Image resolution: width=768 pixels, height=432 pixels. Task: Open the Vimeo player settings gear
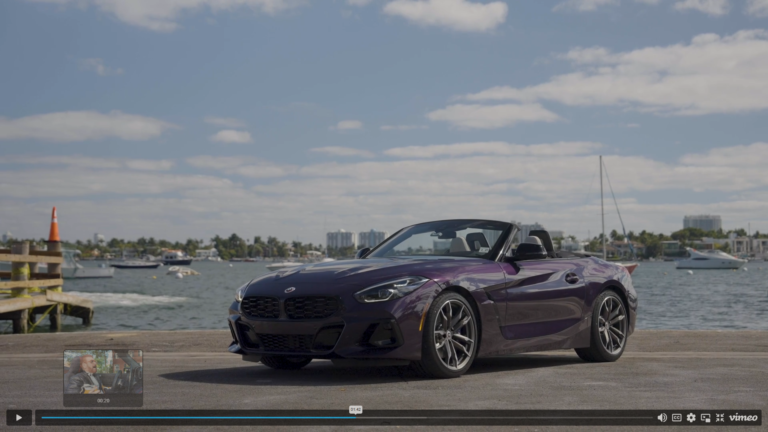click(x=691, y=417)
